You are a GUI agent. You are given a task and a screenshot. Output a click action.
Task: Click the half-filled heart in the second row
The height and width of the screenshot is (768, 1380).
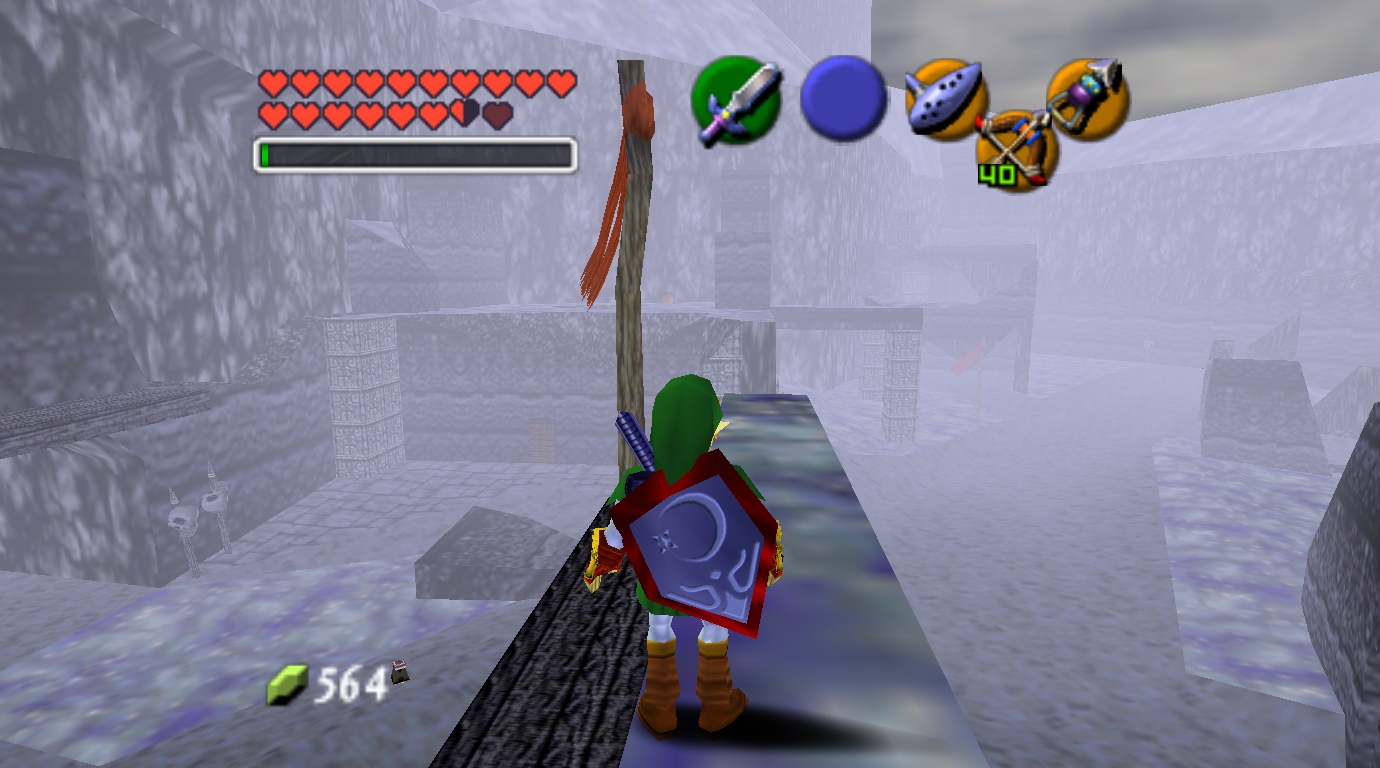pyautogui.click(x=462, y=113)
